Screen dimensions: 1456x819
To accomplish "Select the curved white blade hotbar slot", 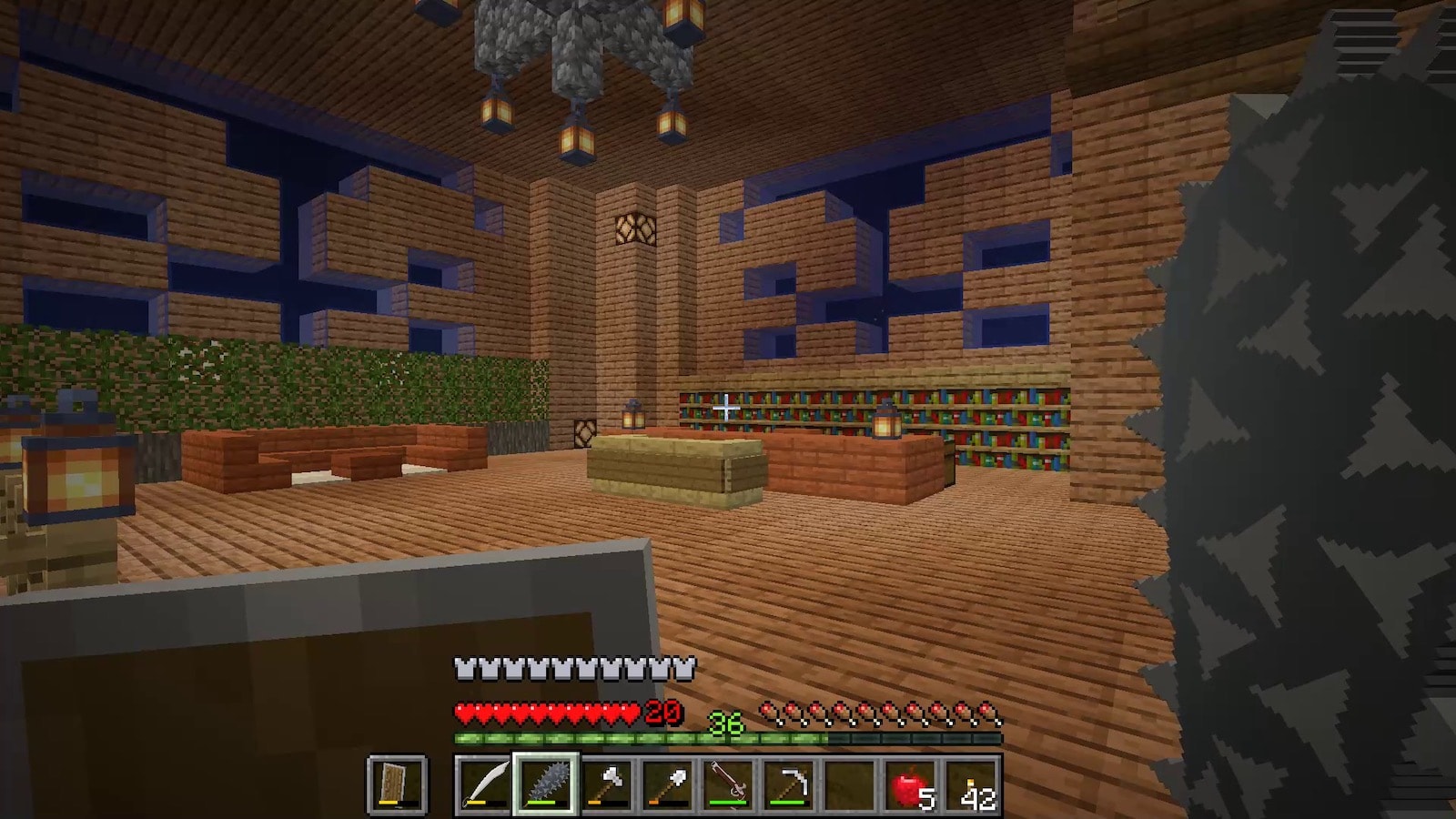I will [483, 784].
